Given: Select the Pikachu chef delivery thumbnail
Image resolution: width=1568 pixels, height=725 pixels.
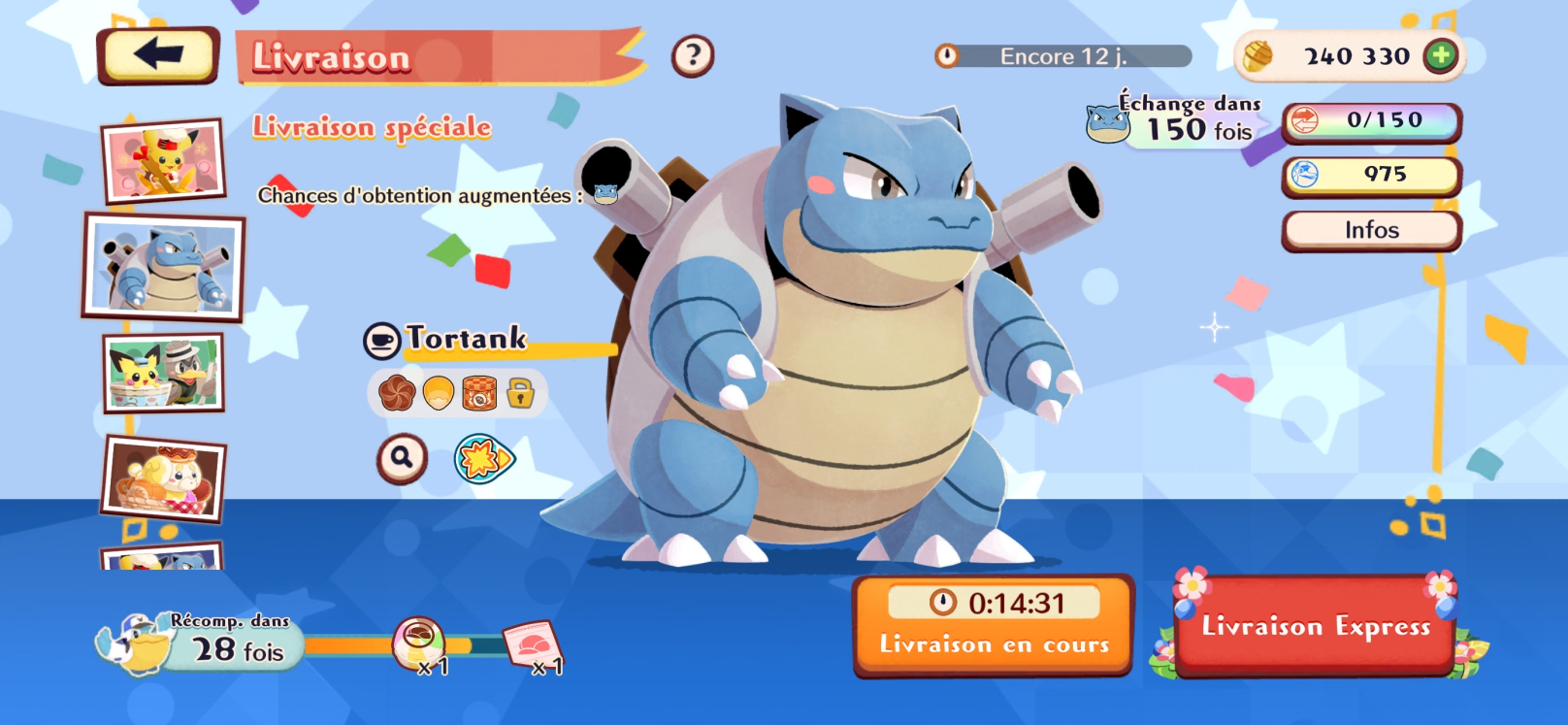Looking at the screenshot, I should (164, 159).
